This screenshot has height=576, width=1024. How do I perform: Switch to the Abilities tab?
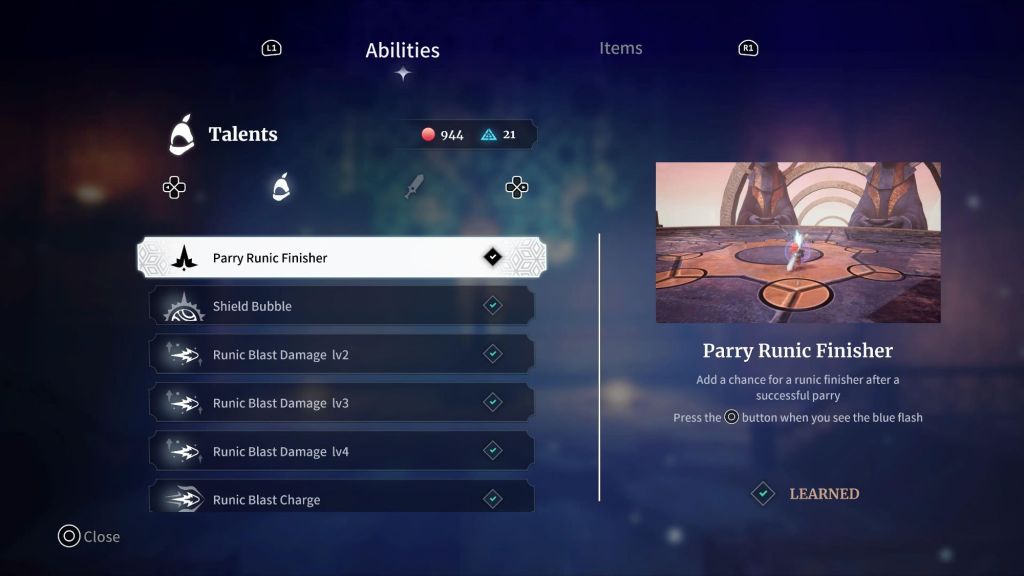coord(402,50)
